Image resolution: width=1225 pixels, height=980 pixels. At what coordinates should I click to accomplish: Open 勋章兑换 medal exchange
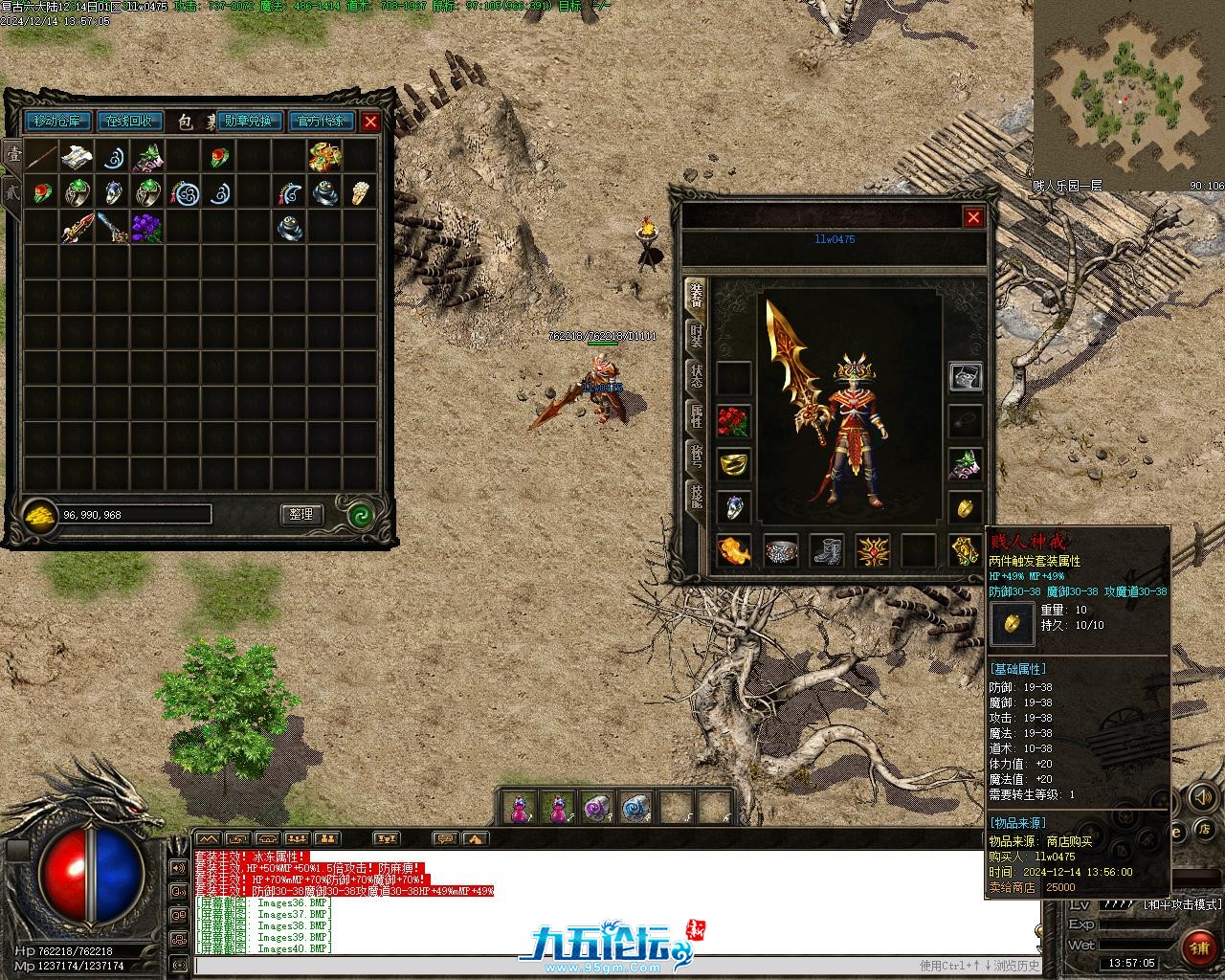pyautogui.click(x=249, y=122)
